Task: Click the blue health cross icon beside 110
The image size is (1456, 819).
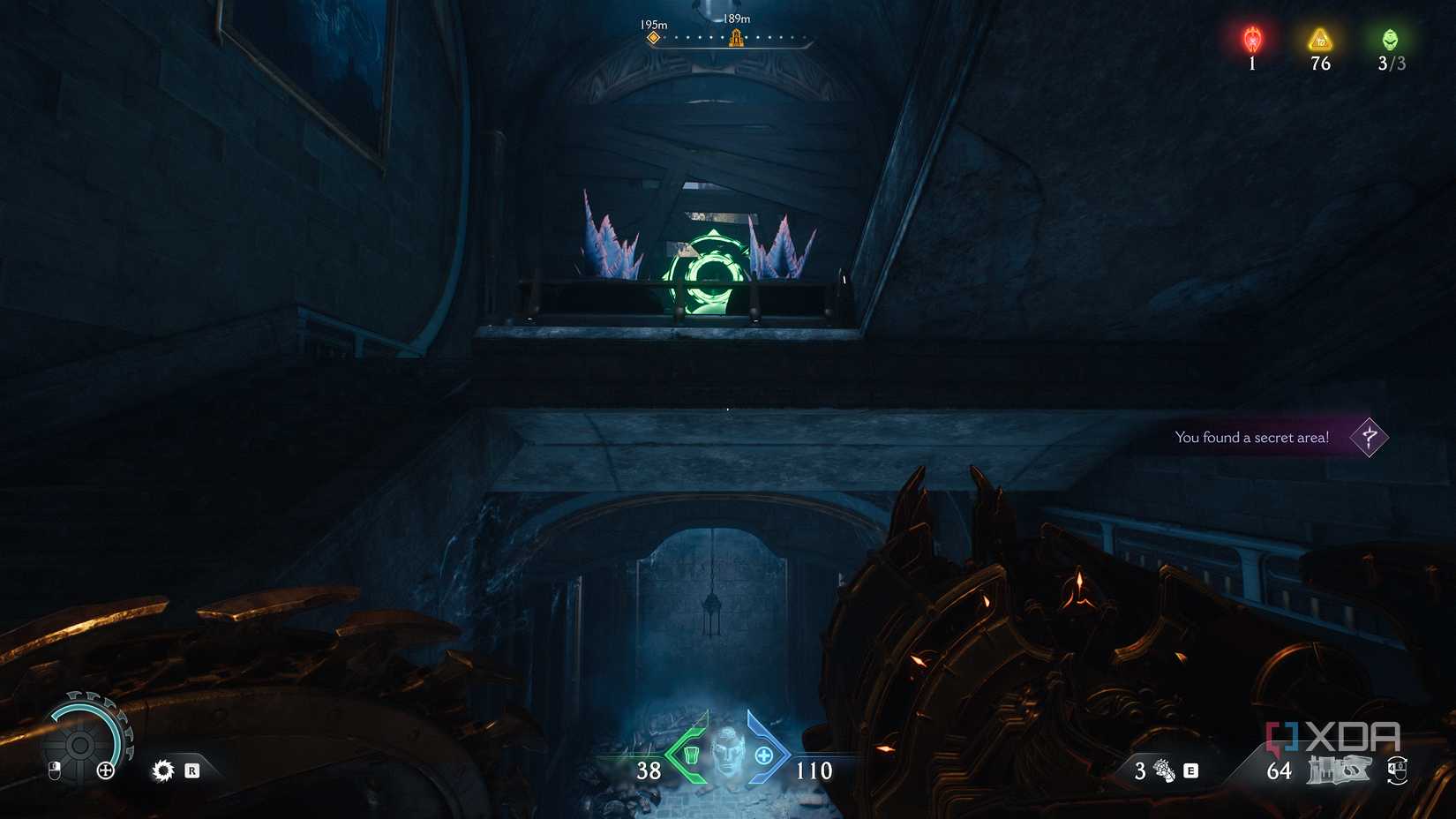Action: [x=765, y=755]
